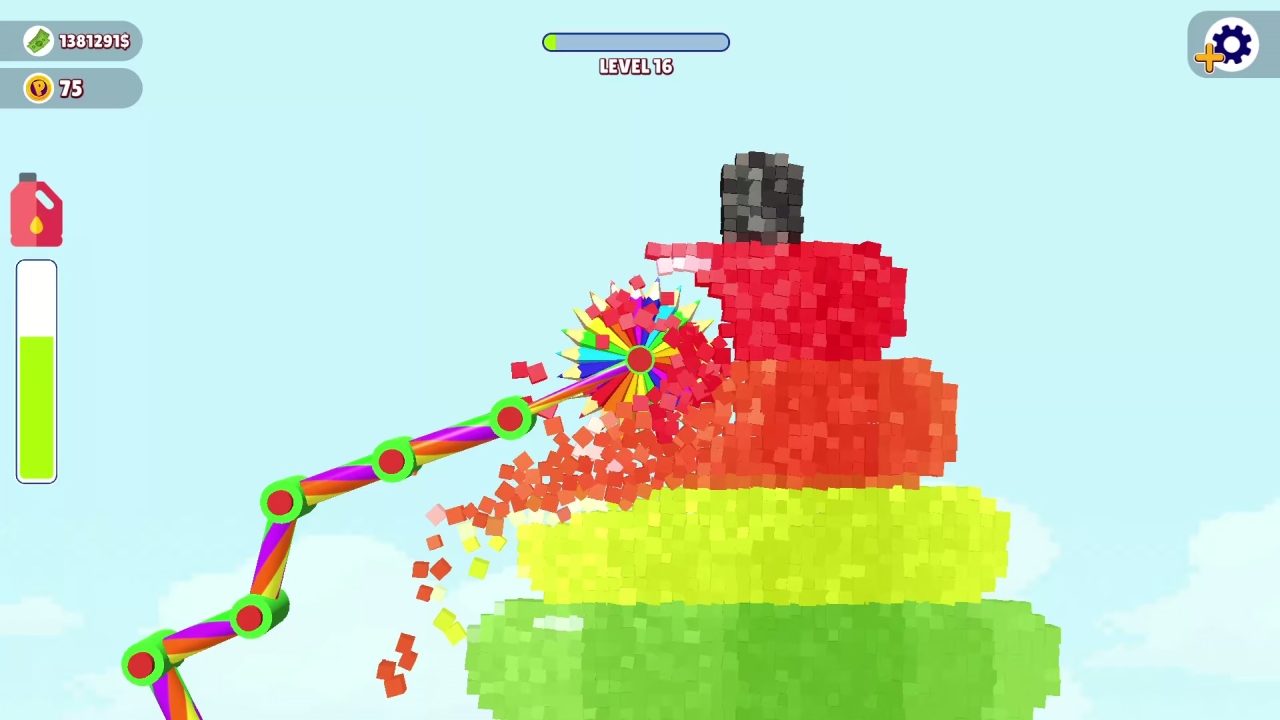Open the red oil canister power-up
The height and width of the screenshot is (720, 1280).
(36, 209)
